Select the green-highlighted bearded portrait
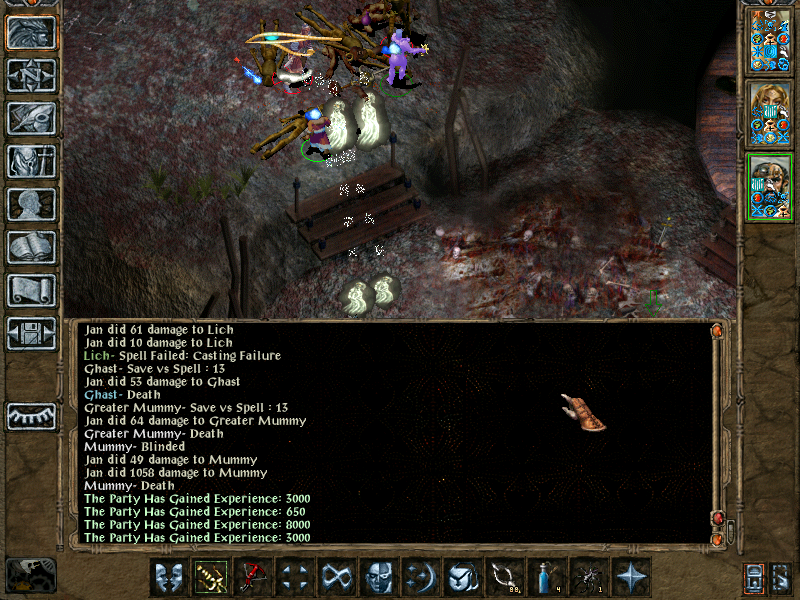This screenshot has height=600, width=800. tap(769, 186)
